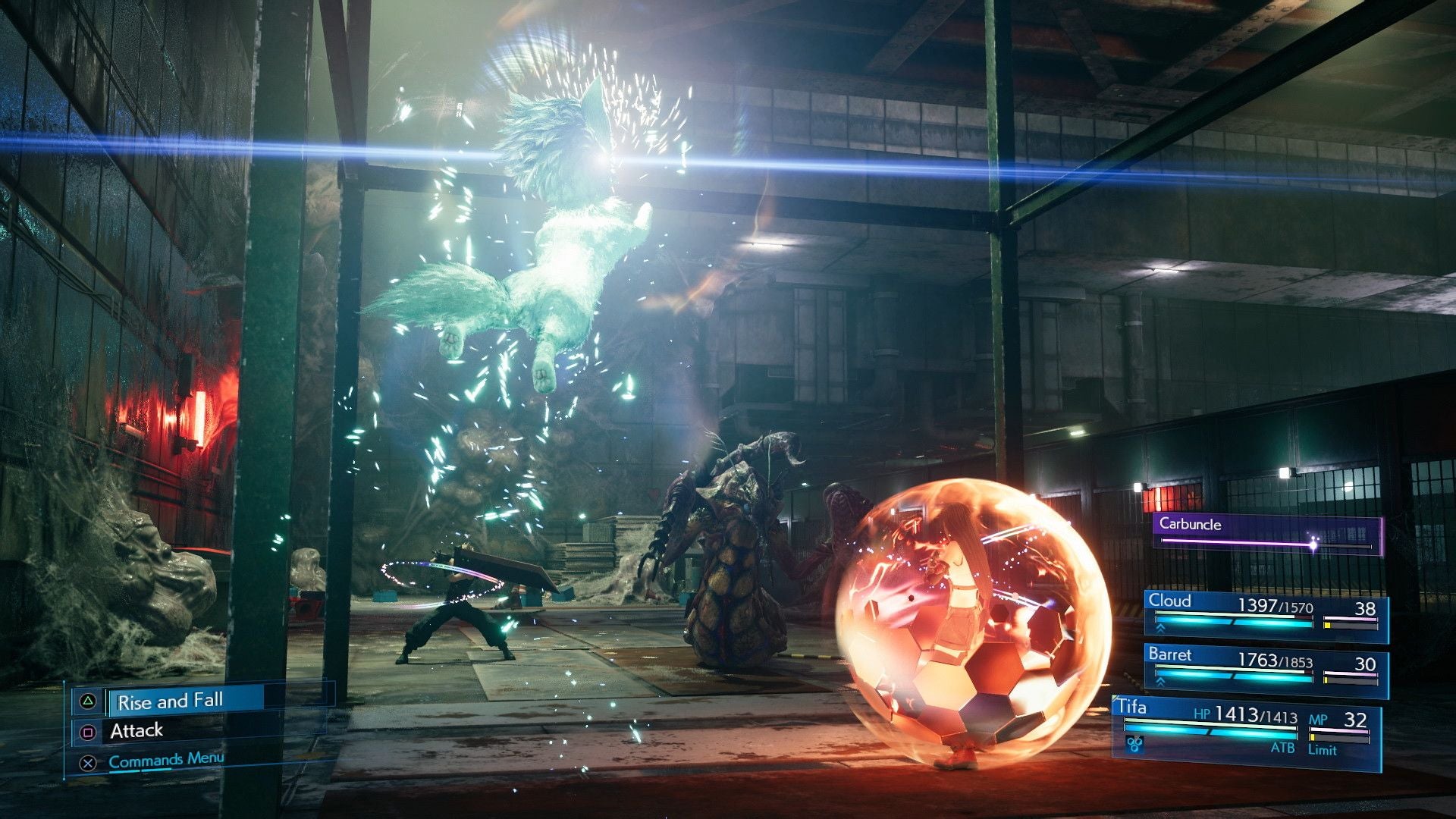Toggle the double-chevron indicator under Cloud's ATB bar
Image resolution: width=1456 pixels, height=819 pixels.
1159,628
